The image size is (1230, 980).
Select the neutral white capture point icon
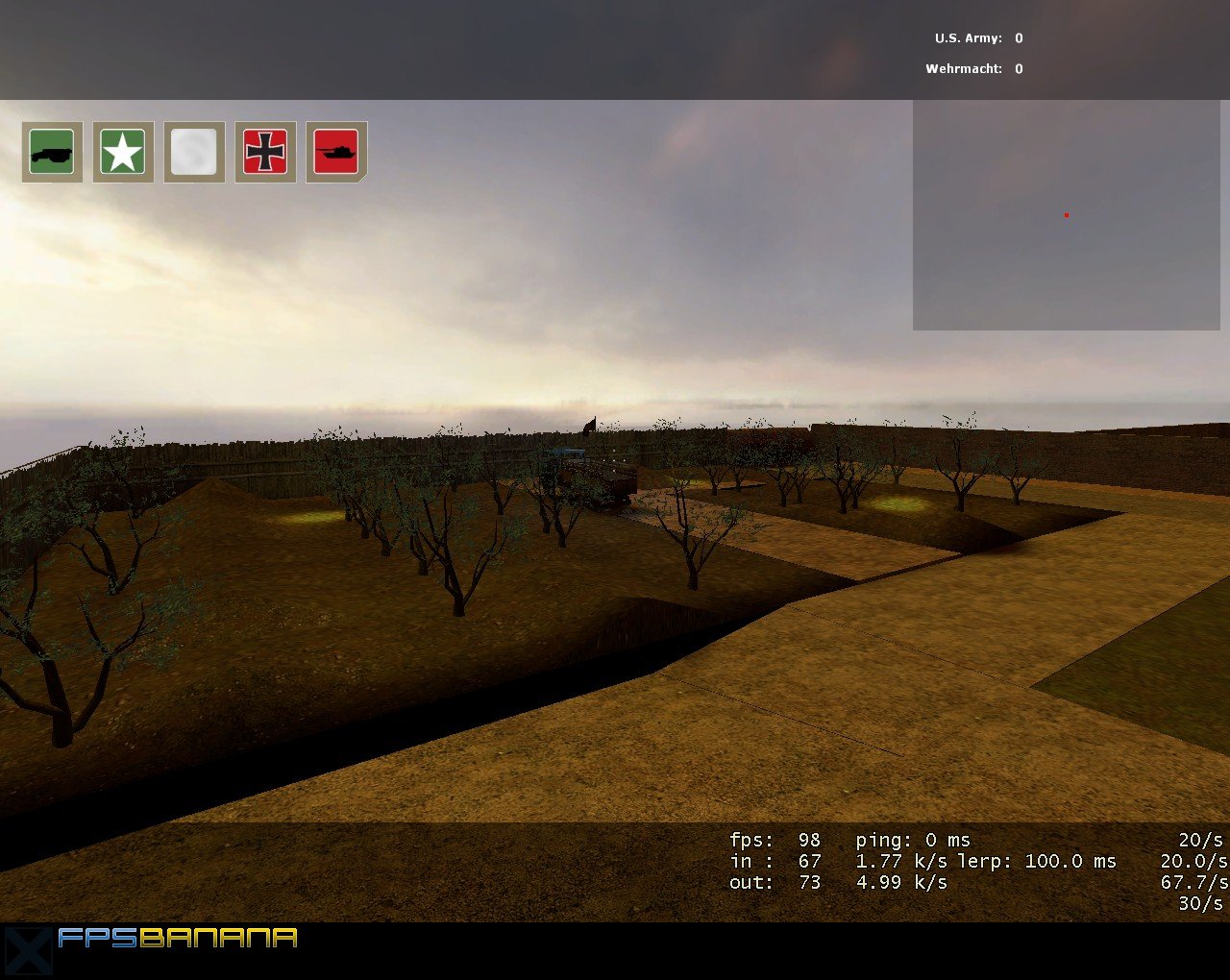pyautogui.click(x=193, y=151)
